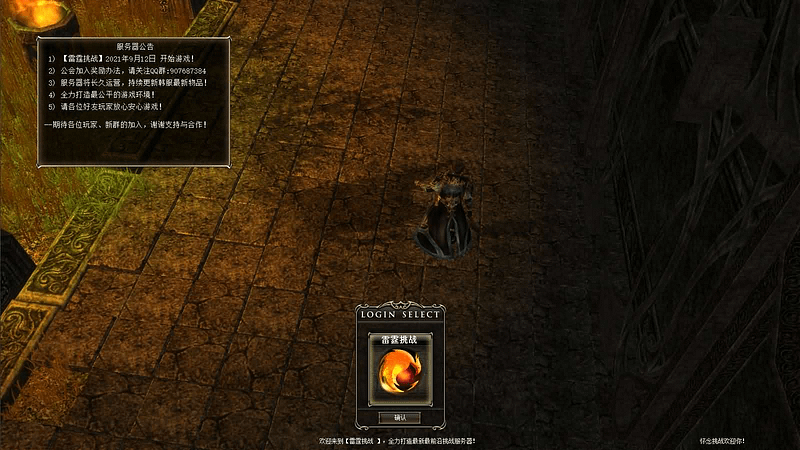The width and height of the screenshot is (800, 450).
Task: Confirm the login selection with 确认
Action: click(400, 417)
